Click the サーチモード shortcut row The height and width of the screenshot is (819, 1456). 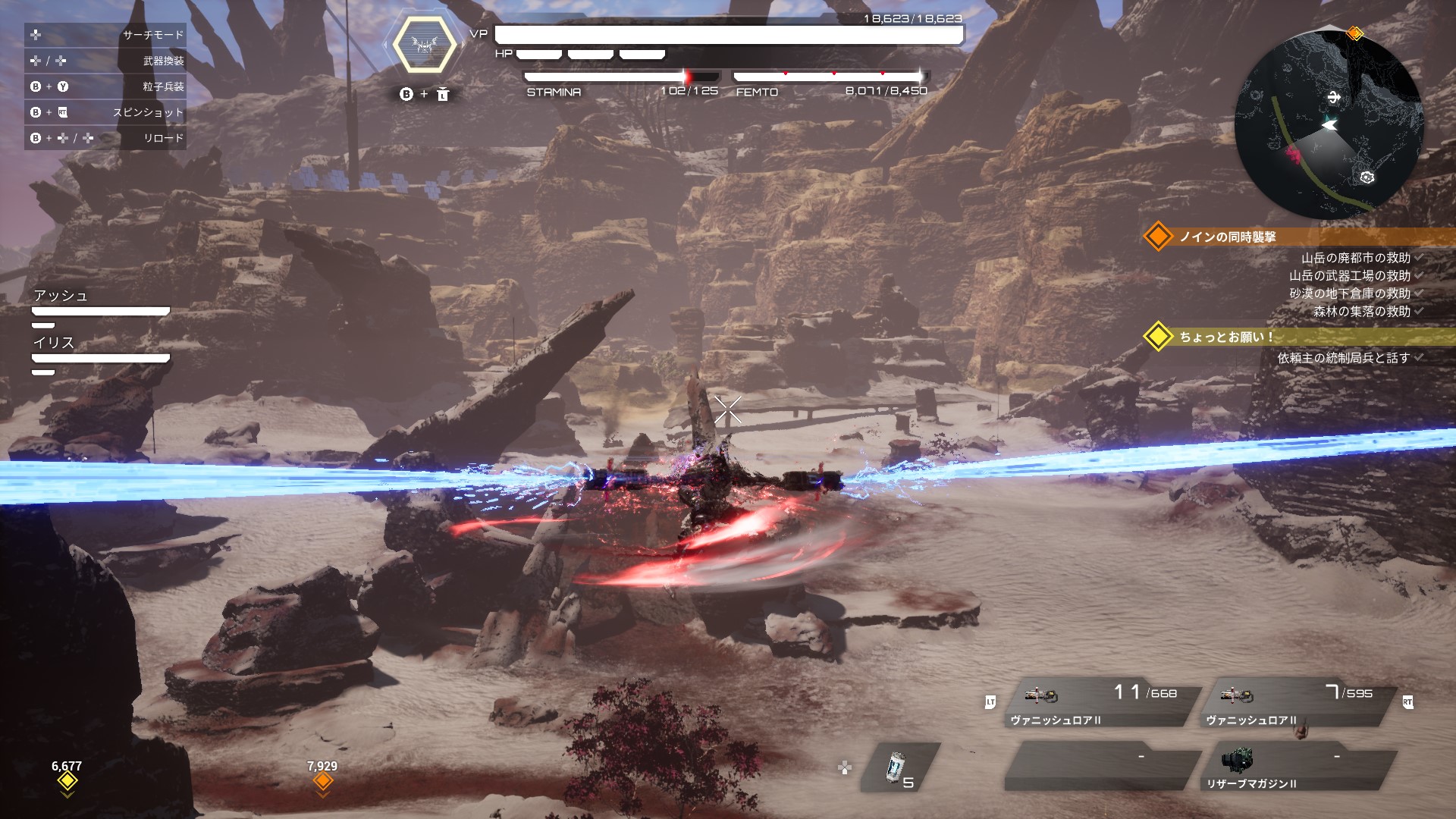[x=105, y=35]
